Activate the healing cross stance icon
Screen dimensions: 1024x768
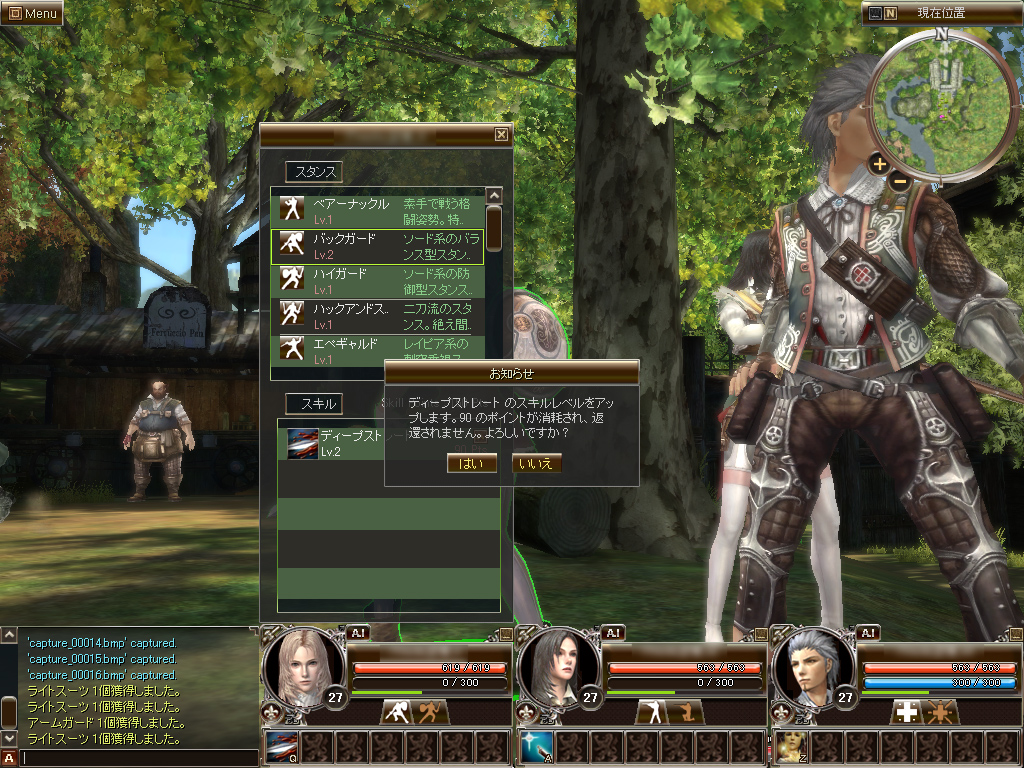(907, 712)
